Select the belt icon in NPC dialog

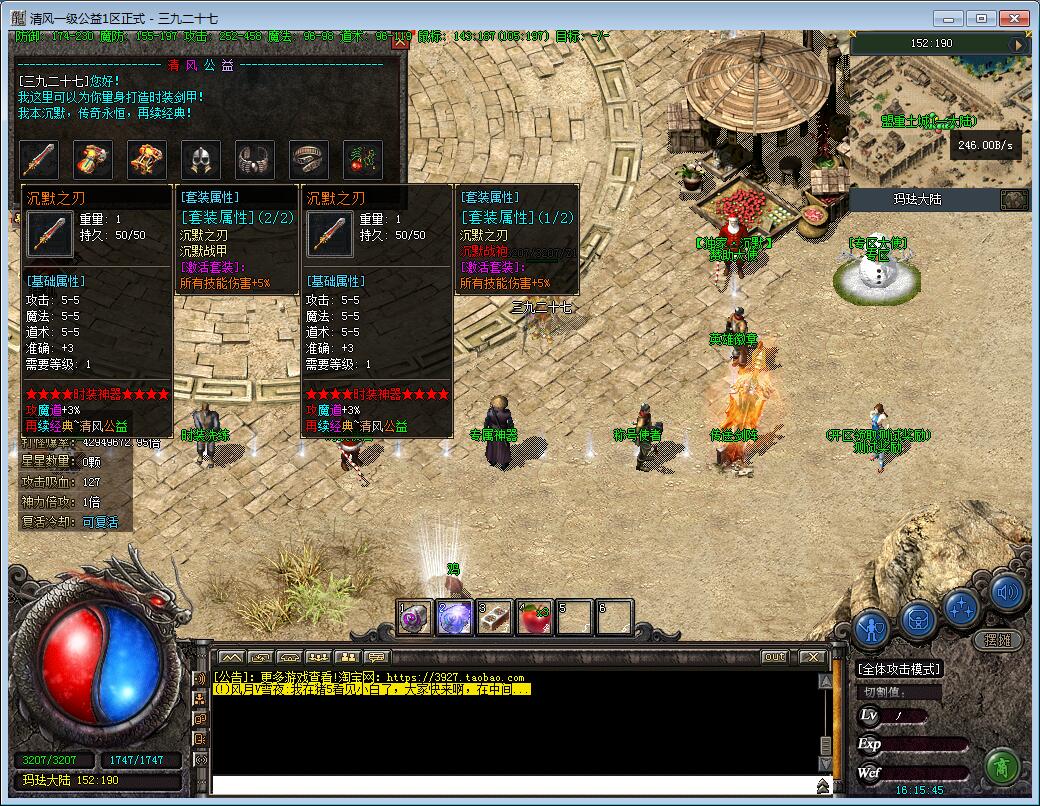click(x=309, y=159)
